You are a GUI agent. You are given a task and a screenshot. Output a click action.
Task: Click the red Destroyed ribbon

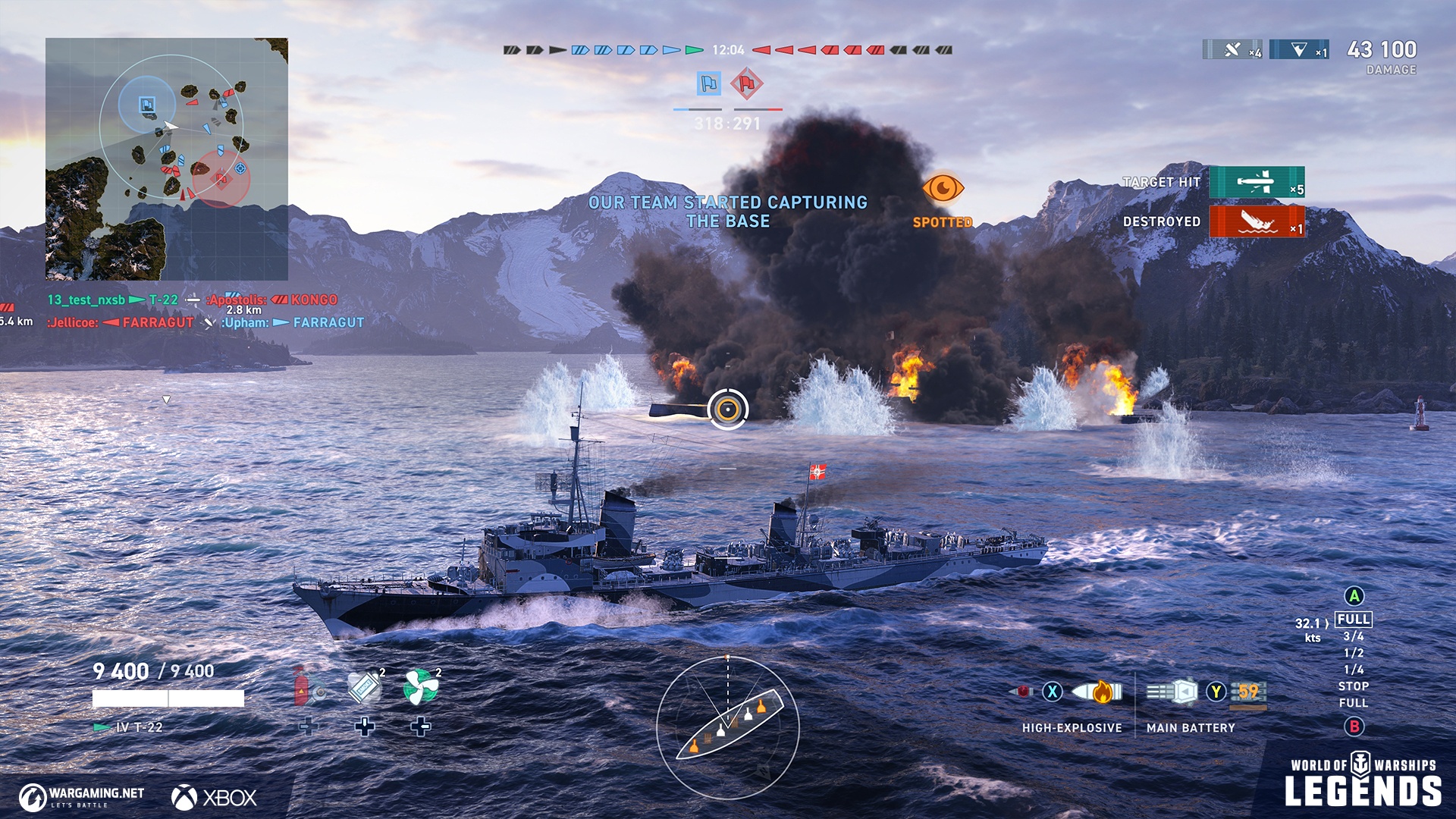point(1257,221)
